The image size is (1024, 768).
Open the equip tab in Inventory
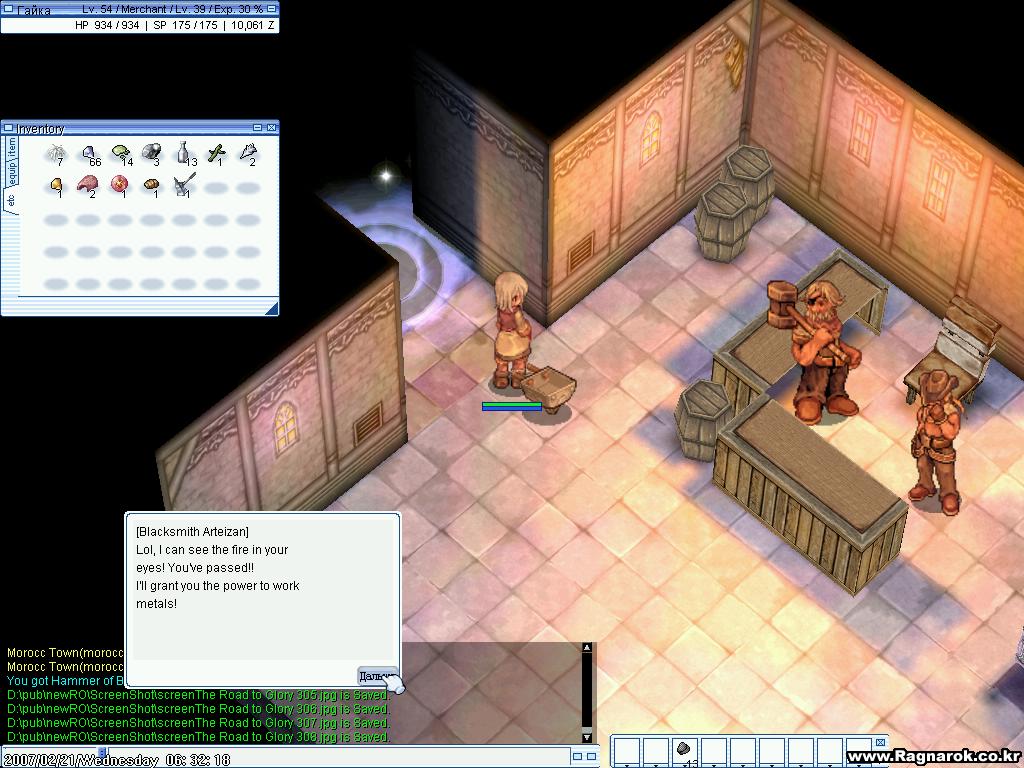coord(12,171)
